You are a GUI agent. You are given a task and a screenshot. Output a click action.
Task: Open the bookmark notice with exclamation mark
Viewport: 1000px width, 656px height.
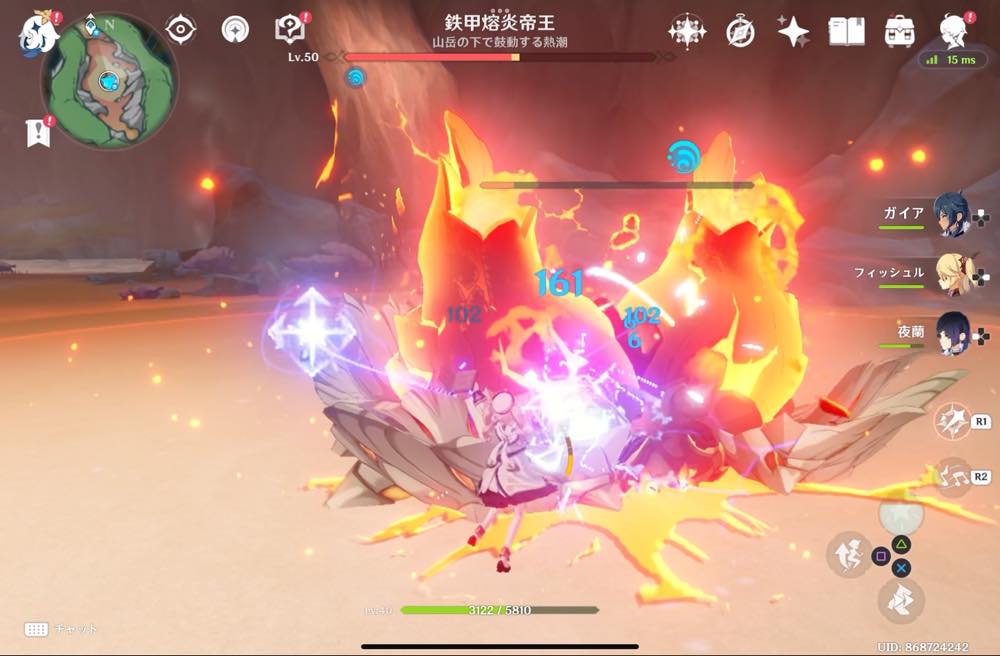[x=38, y=131]
